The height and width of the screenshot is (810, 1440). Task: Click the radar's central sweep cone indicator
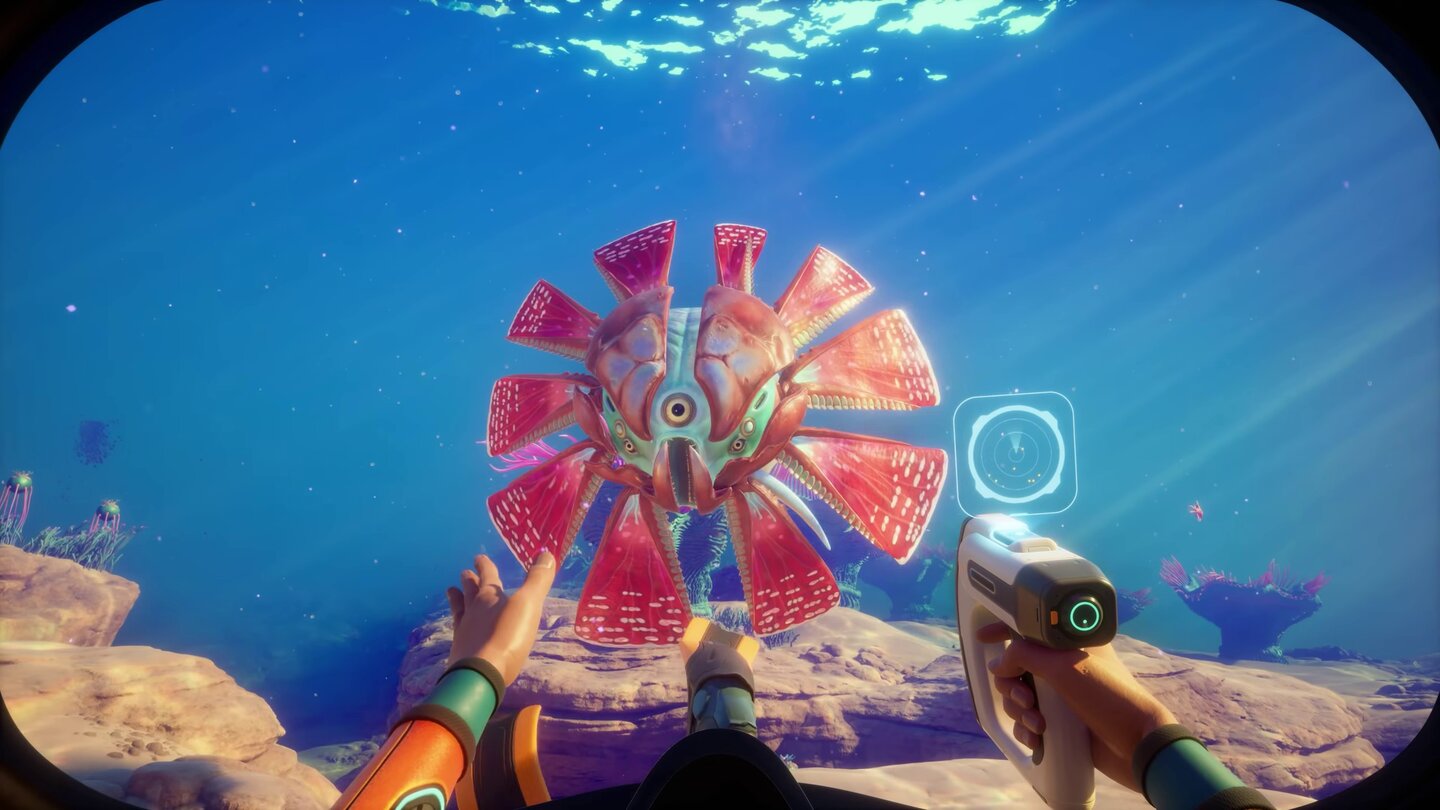(1014, 440)
